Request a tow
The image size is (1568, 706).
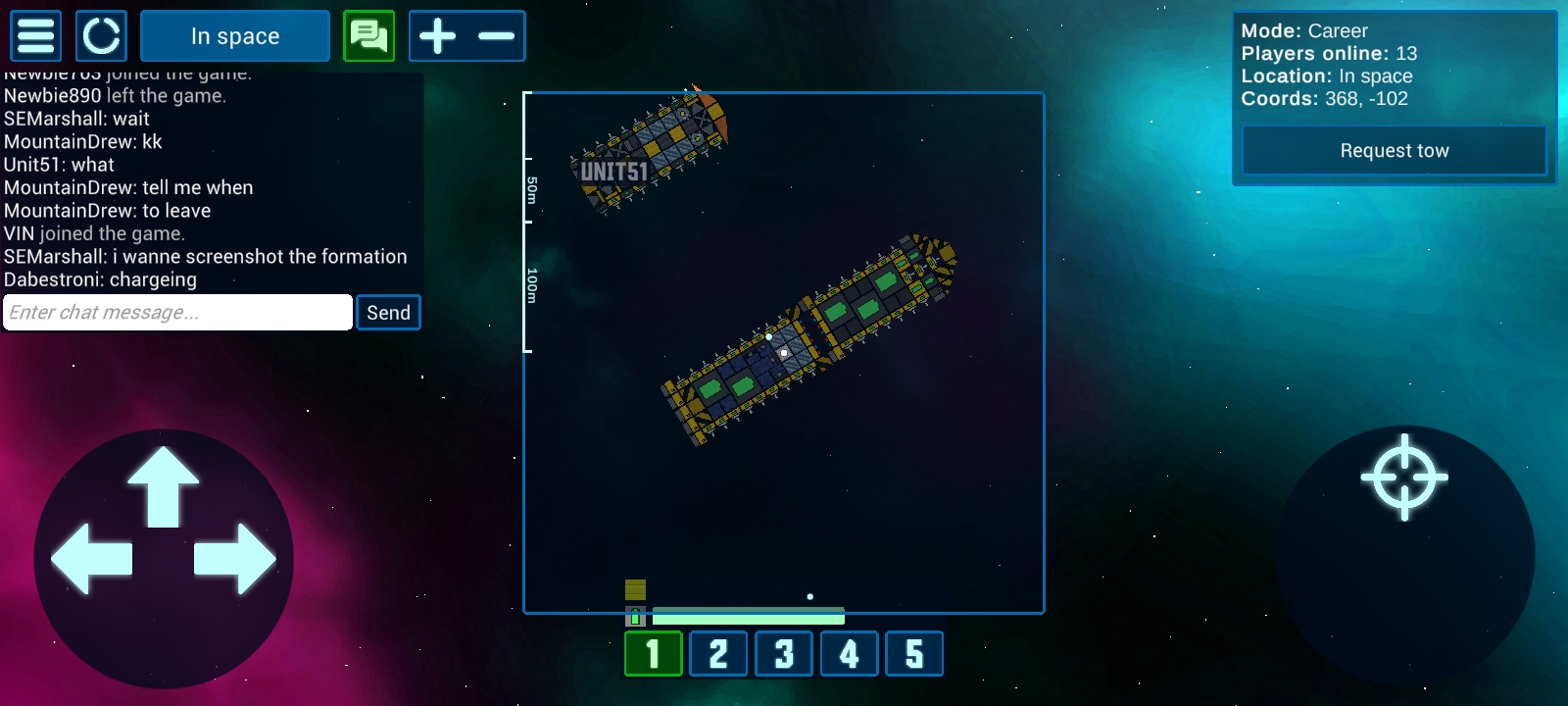pos(1394,151)
